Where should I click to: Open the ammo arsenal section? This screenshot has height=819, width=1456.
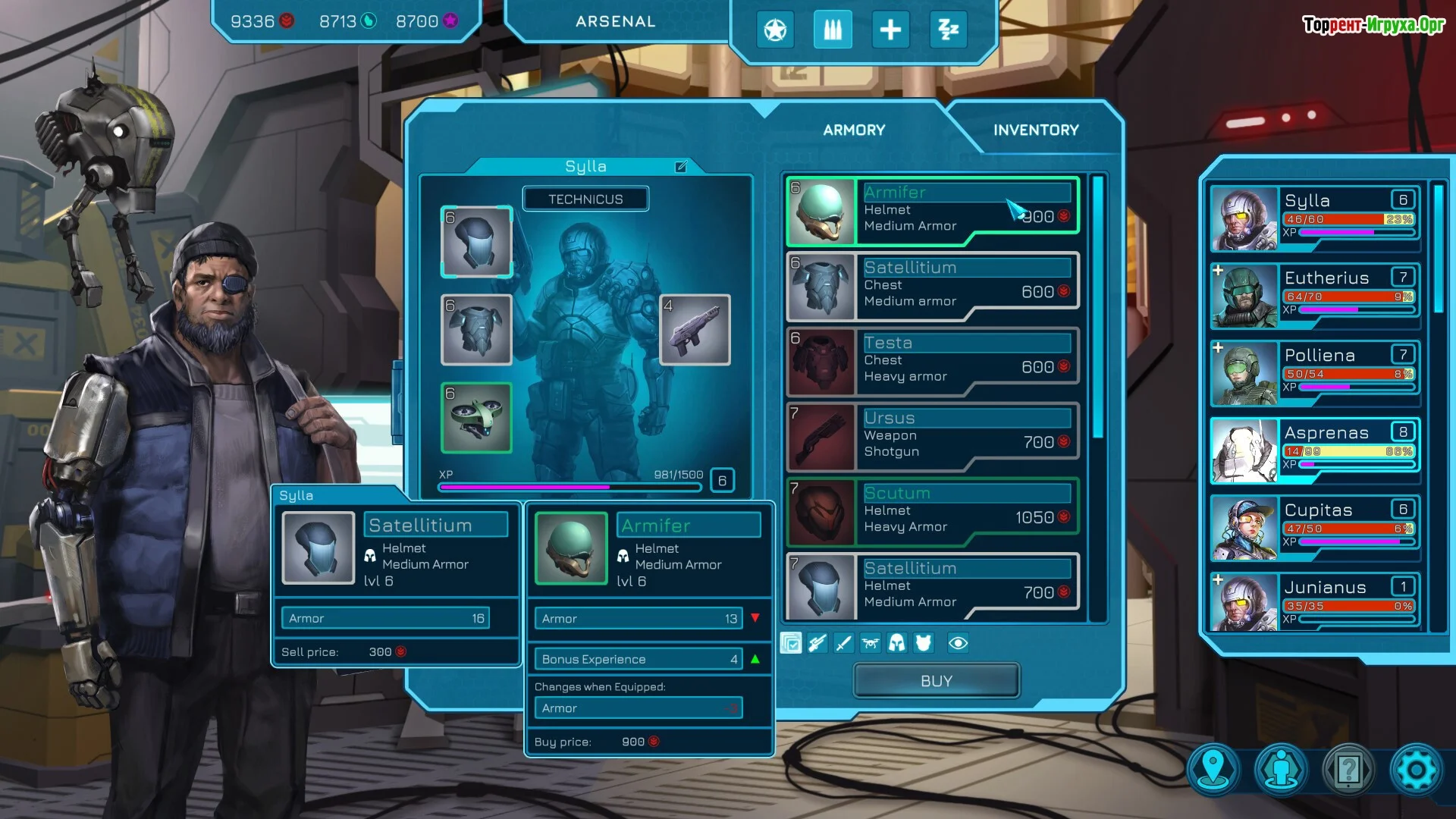833,30
